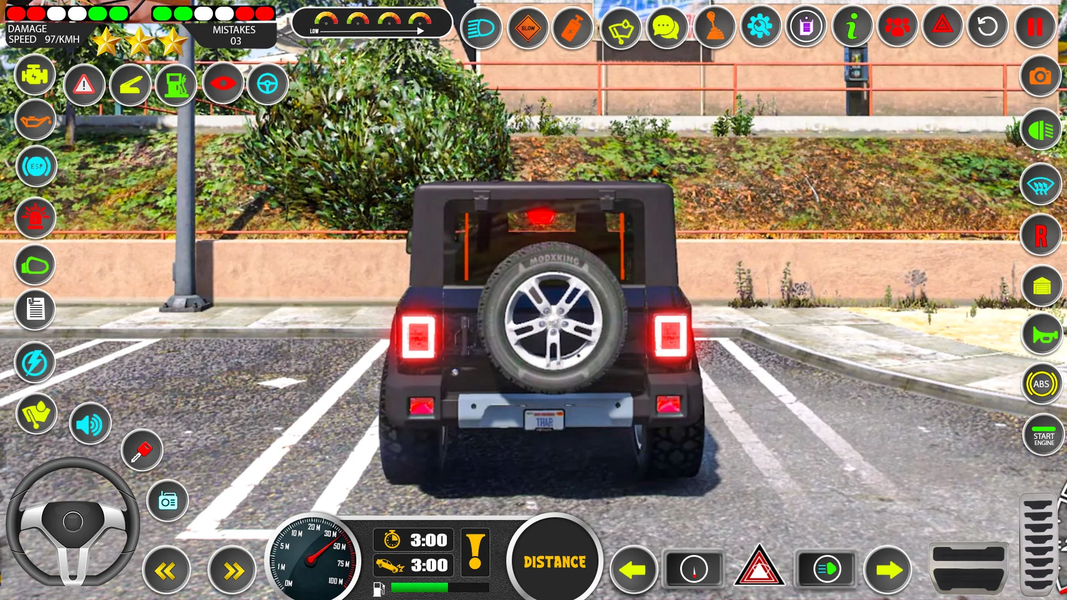The height and width of the screenshot is (600, 1067).
Task: Turn on the hazard warning triangle
Action: (x=759, y=568)
